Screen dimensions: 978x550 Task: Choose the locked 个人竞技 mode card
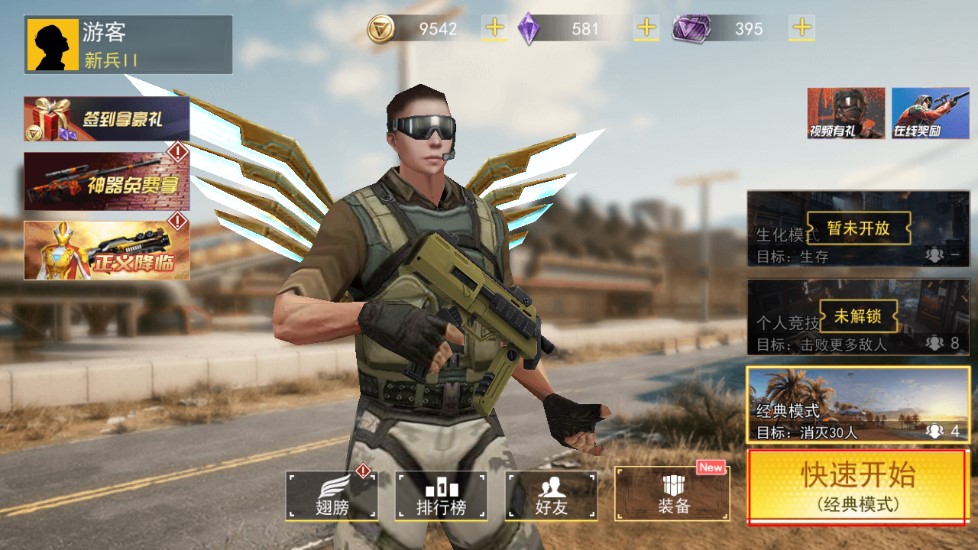(858, 317)
